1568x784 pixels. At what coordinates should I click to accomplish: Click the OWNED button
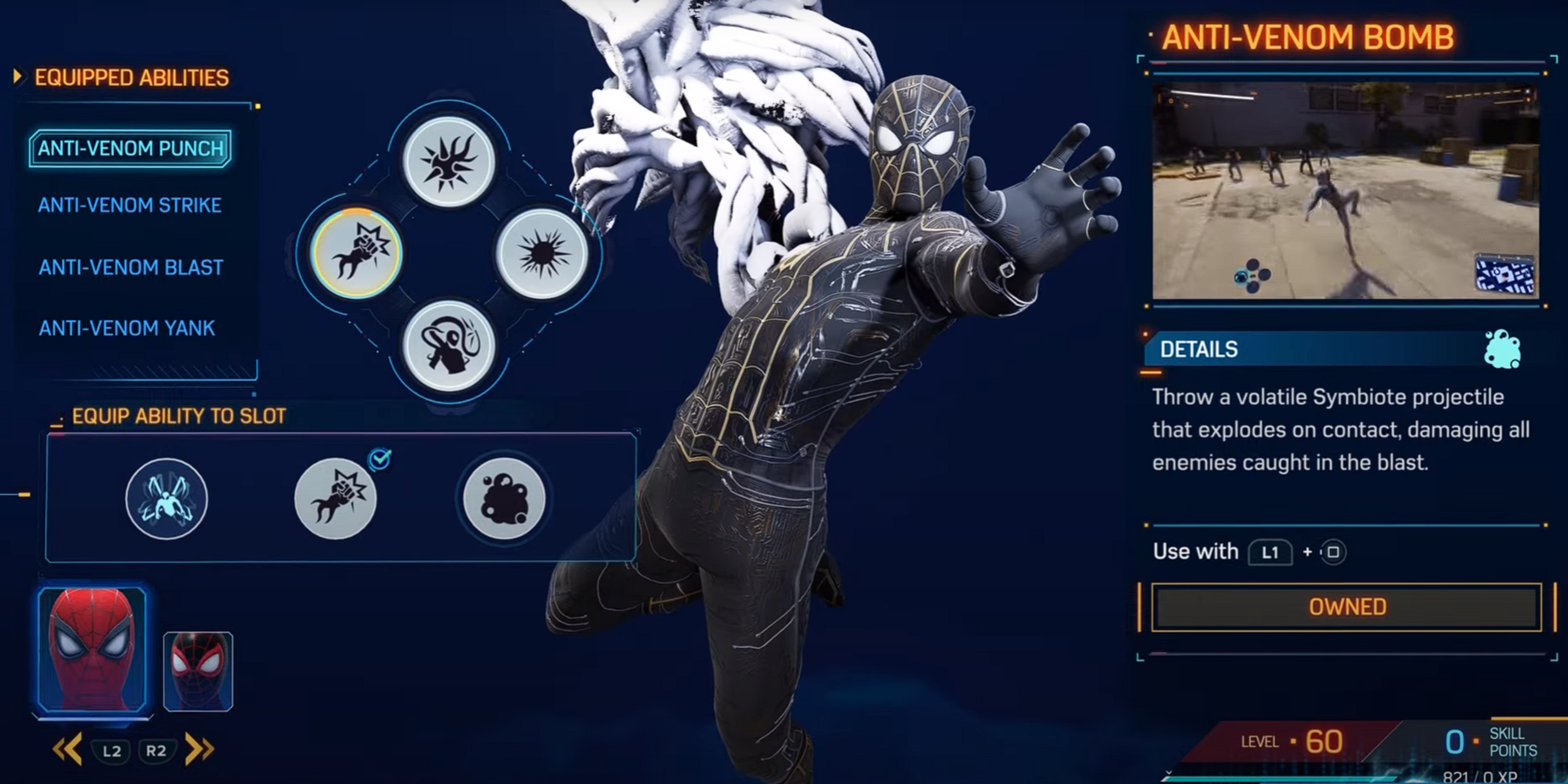pos(1344,606)
